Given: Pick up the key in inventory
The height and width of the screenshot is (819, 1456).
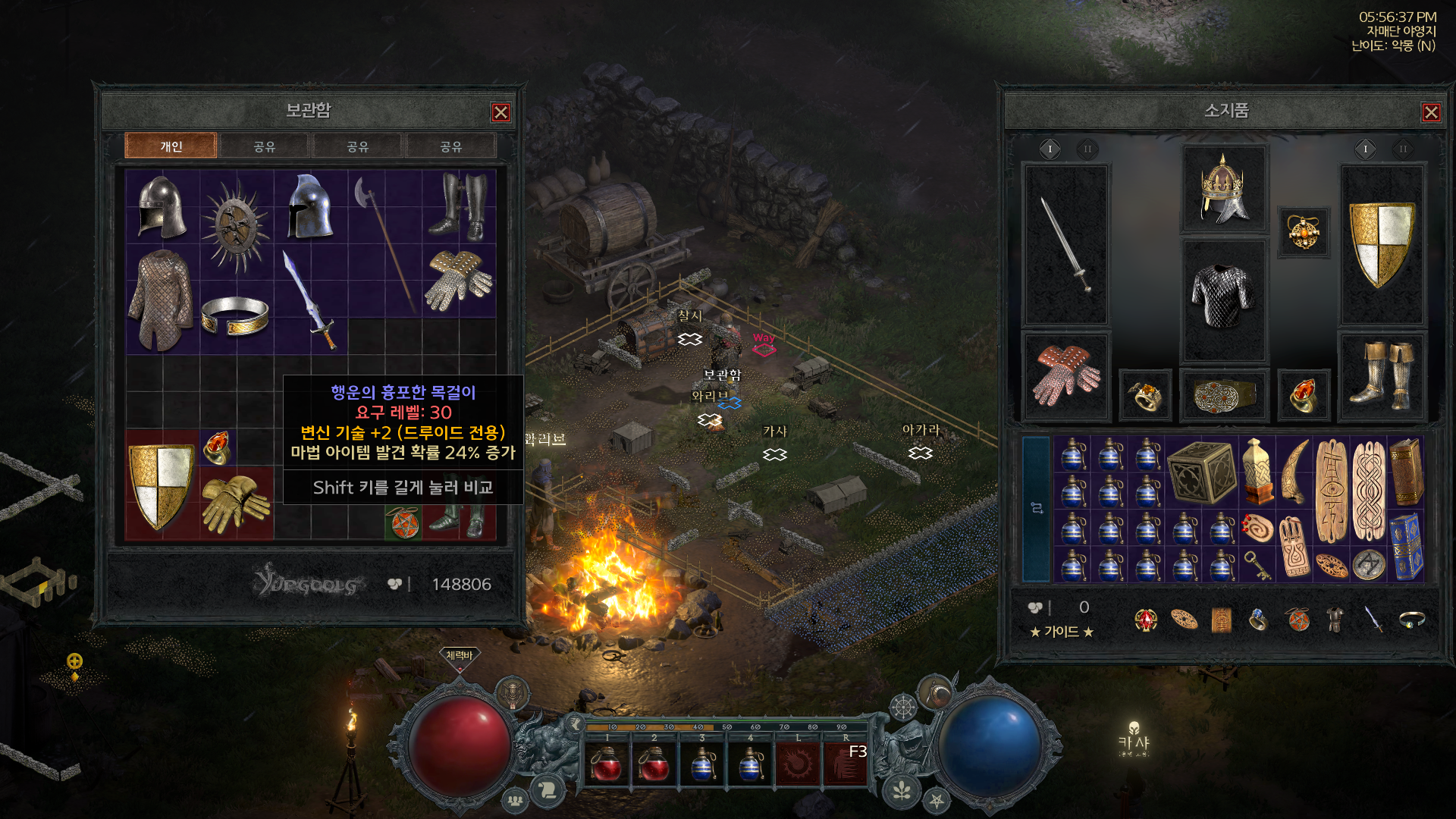Looking at the screenshot, I should pos(1258,565).
